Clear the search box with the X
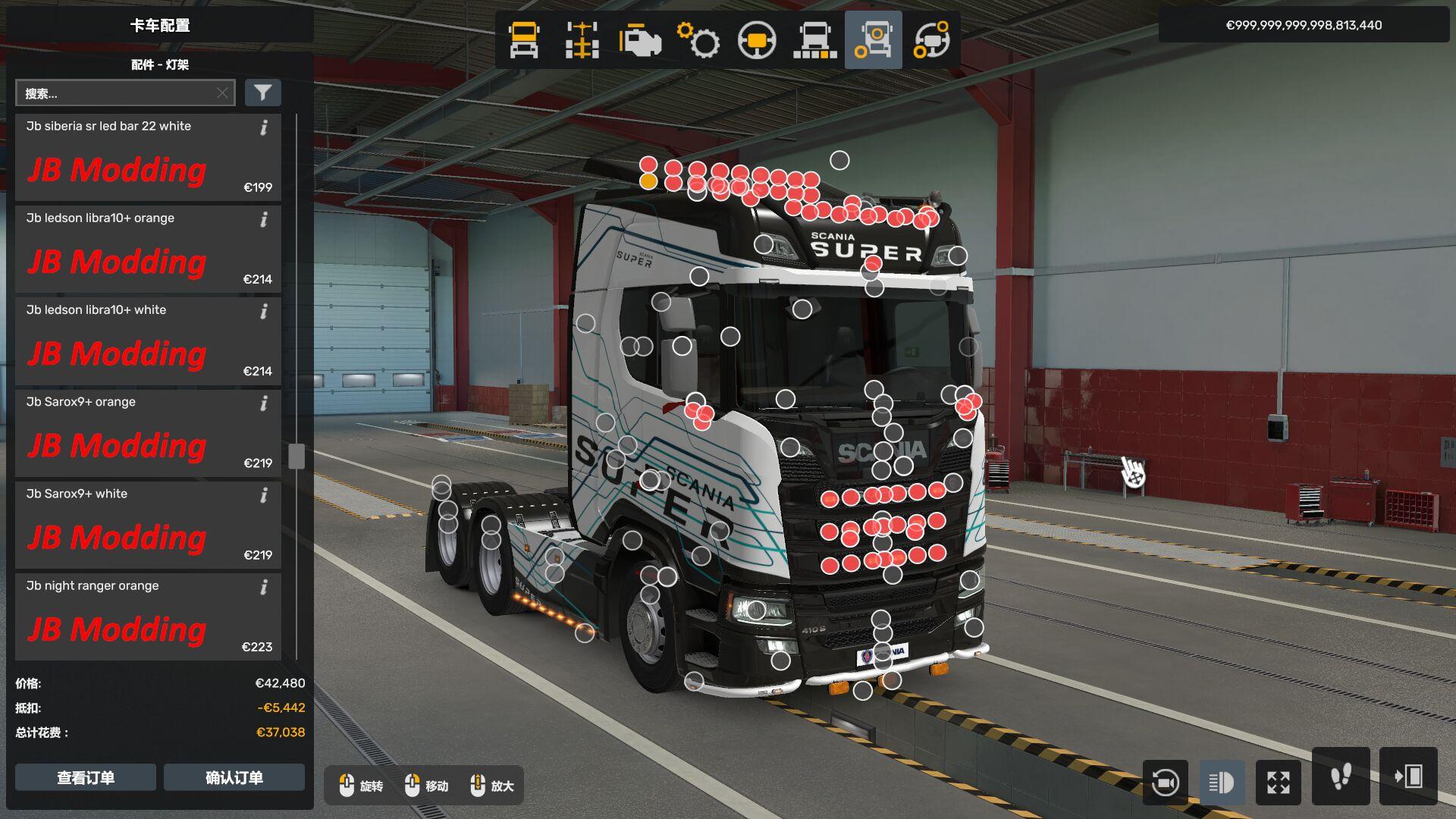 (222, 93)
